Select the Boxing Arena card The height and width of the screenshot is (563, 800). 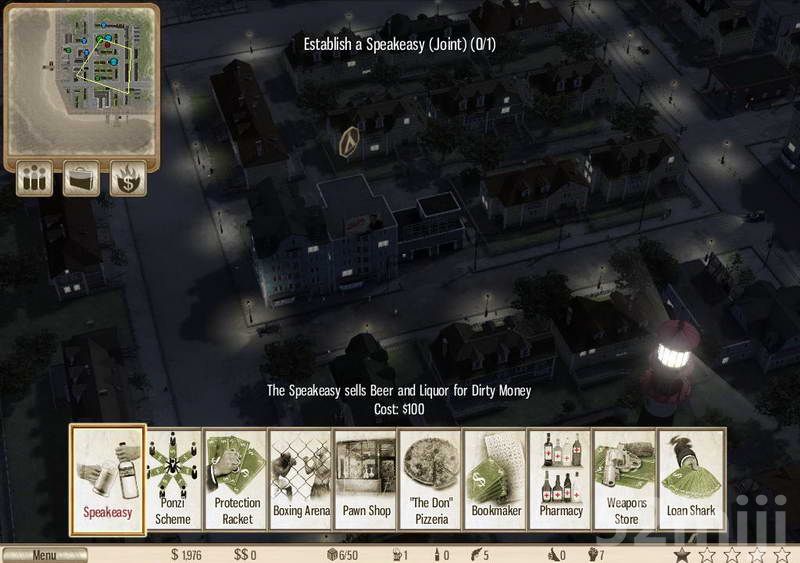point(301,478)
